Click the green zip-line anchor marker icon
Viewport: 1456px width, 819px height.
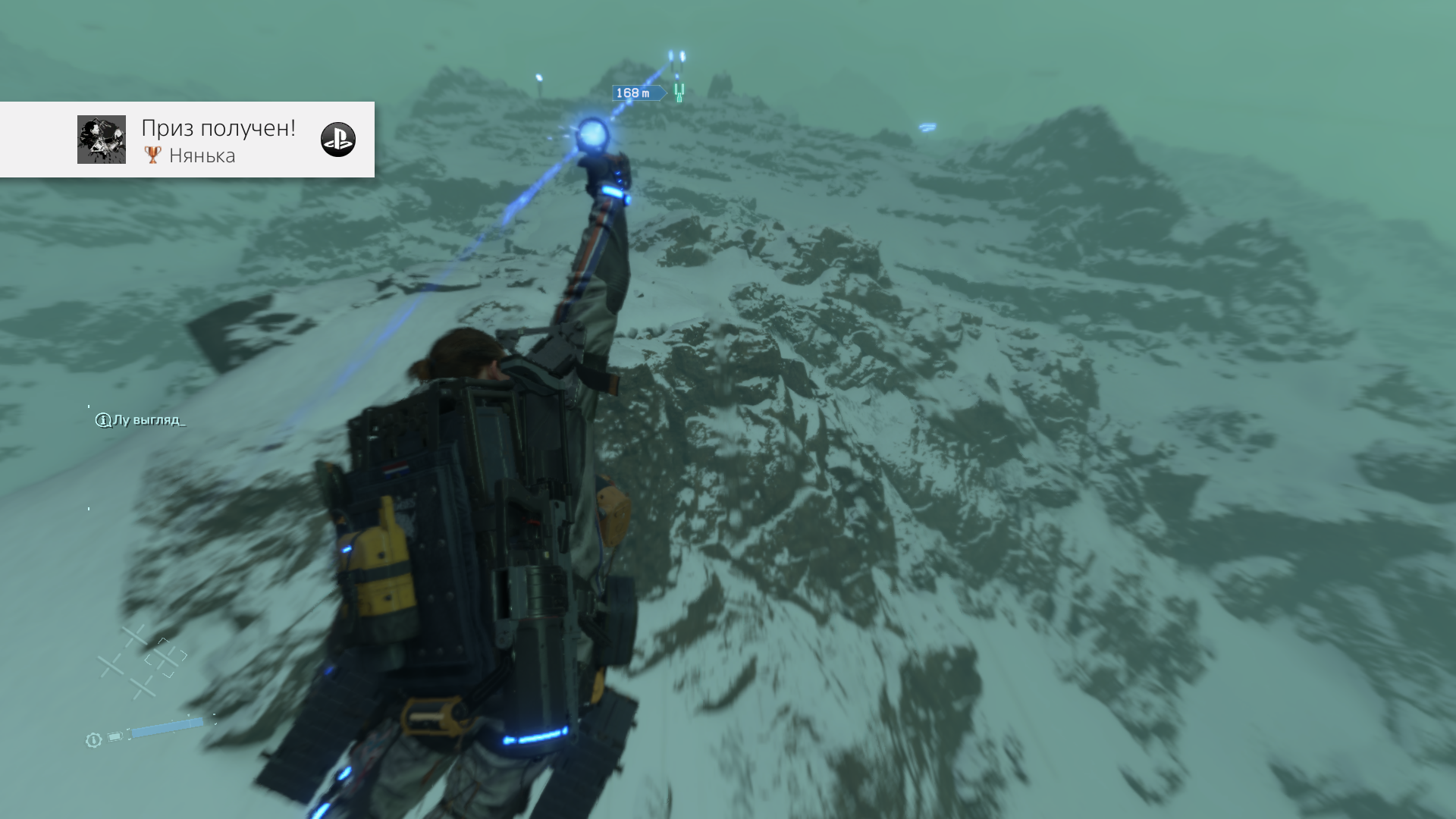[x=679, y=93]
